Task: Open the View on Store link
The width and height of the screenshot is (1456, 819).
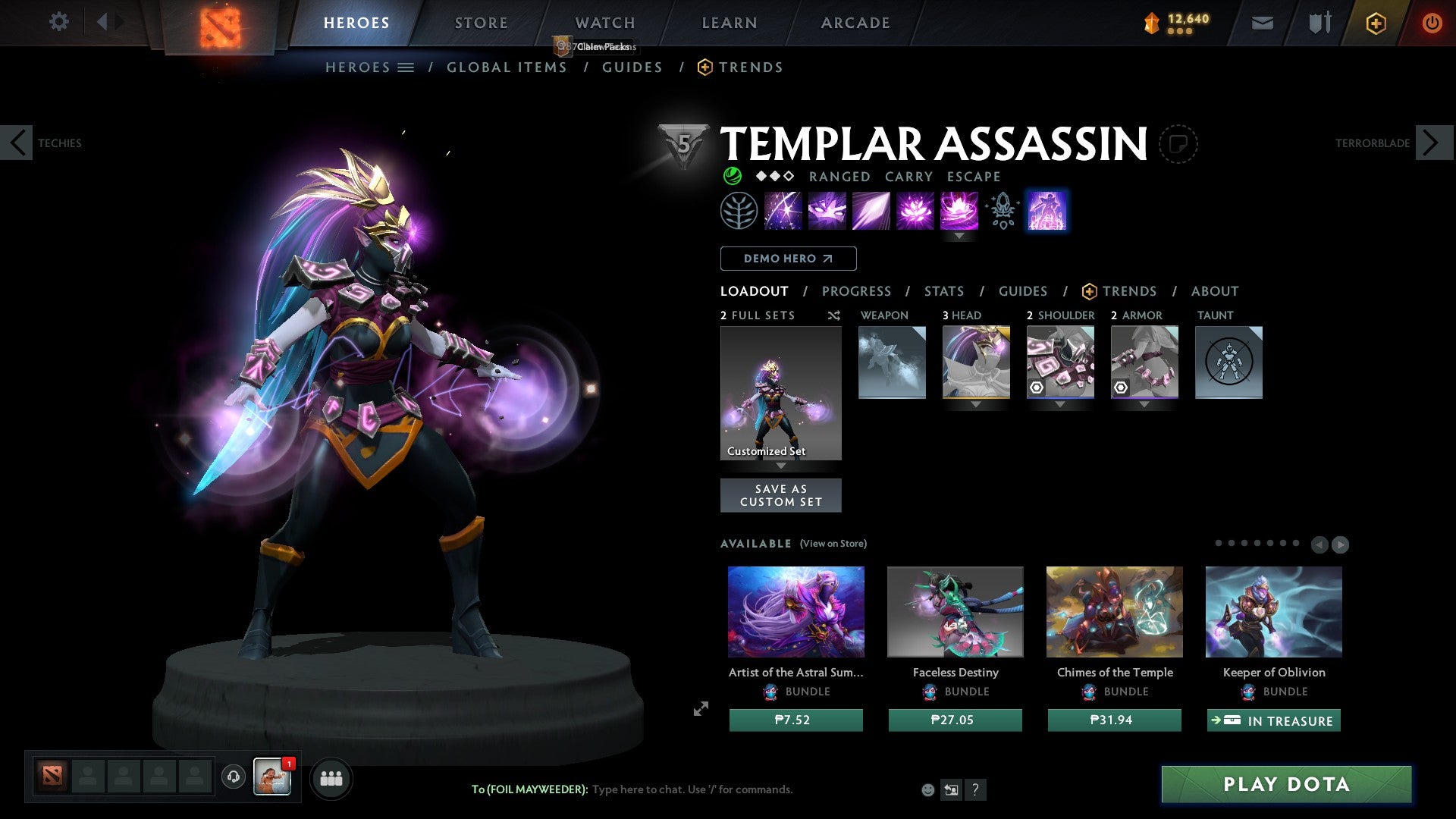Action: point(833,544)
